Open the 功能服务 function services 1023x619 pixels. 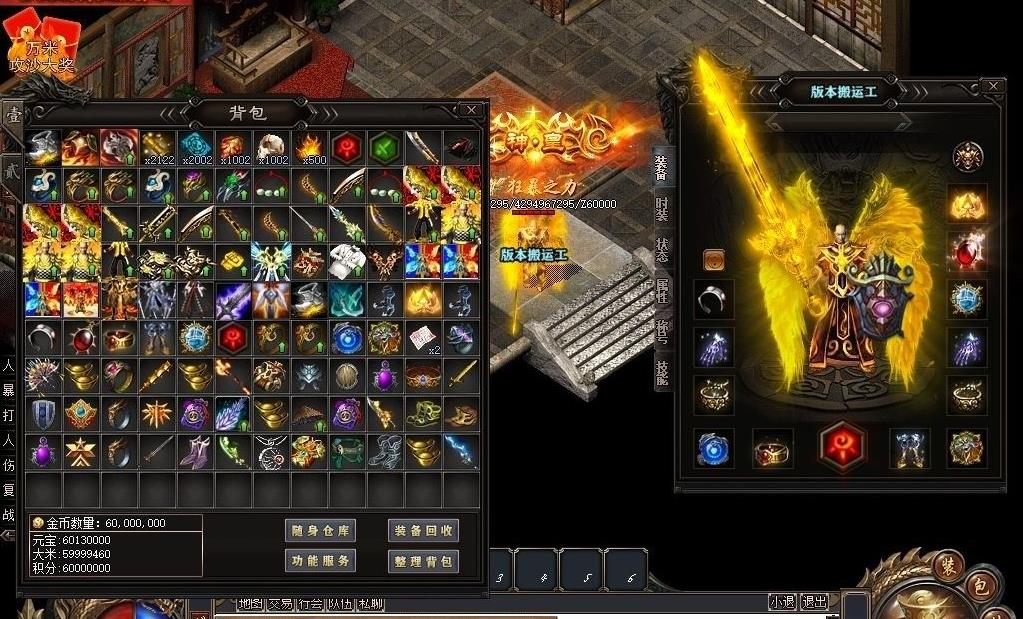[320, 561]
